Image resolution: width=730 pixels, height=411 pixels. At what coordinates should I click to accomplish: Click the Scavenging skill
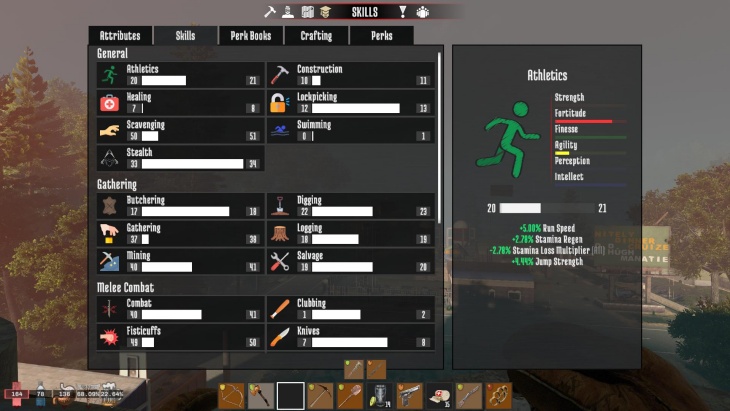click(180, 130)
